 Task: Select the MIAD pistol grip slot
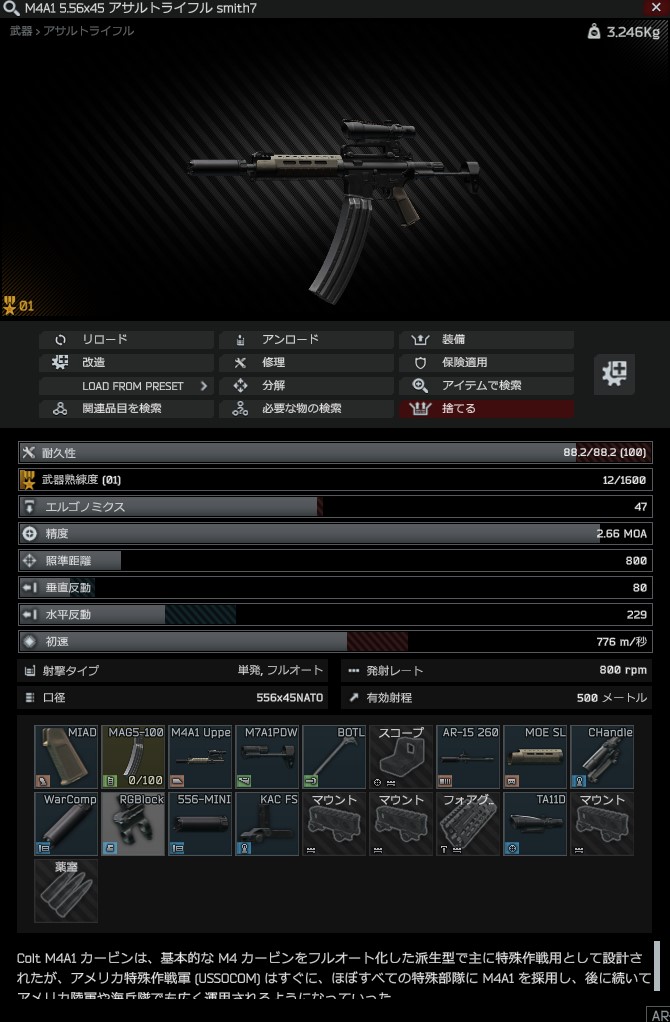[x=66, y=757]
